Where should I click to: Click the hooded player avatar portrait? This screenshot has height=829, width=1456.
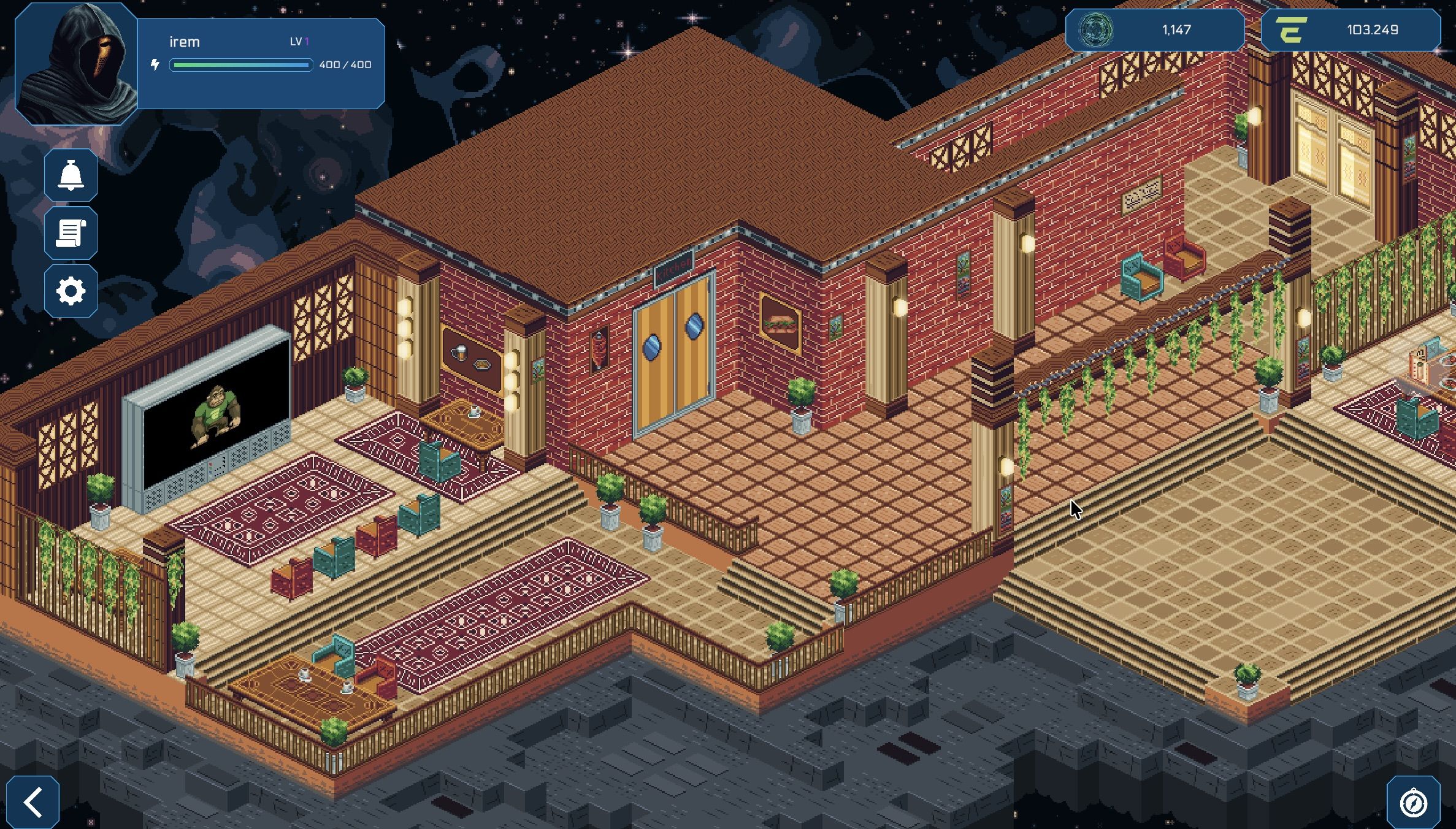[x=76, y=64]
